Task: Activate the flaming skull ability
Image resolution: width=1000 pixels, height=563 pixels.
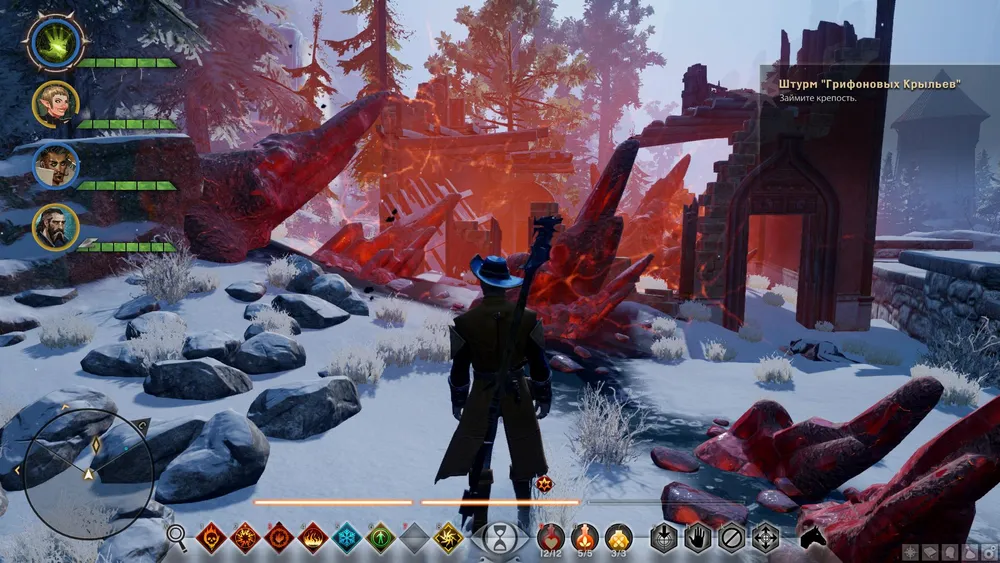Action: [211, 538]
